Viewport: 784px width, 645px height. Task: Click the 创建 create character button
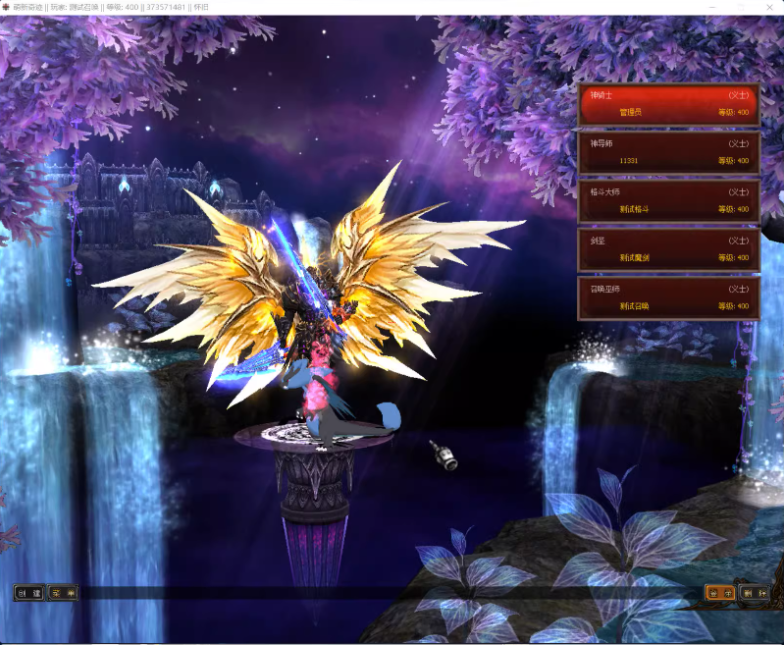tap(28, 593)
